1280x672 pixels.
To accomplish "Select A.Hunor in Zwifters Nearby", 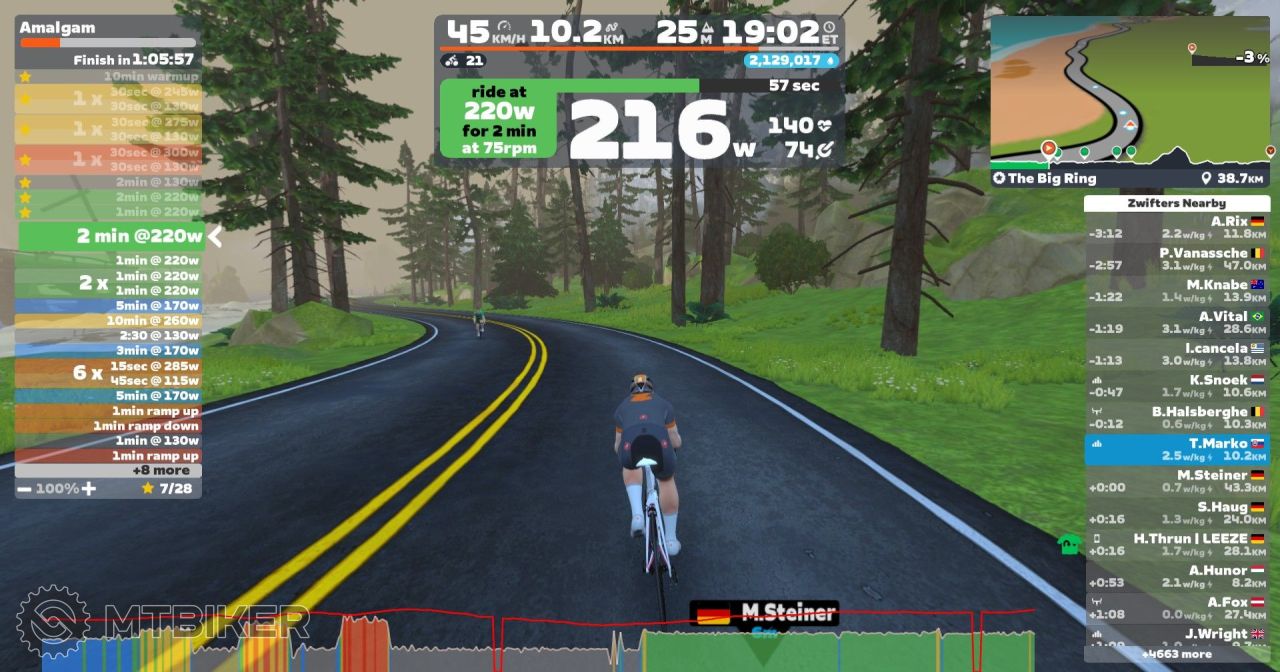I will pos(1176,576).
